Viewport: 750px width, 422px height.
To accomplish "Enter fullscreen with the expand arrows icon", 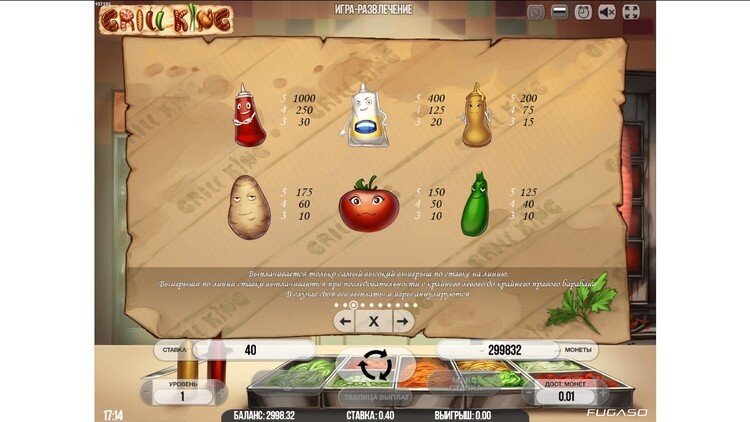I will pyautogui.click(x=631, y=12).
